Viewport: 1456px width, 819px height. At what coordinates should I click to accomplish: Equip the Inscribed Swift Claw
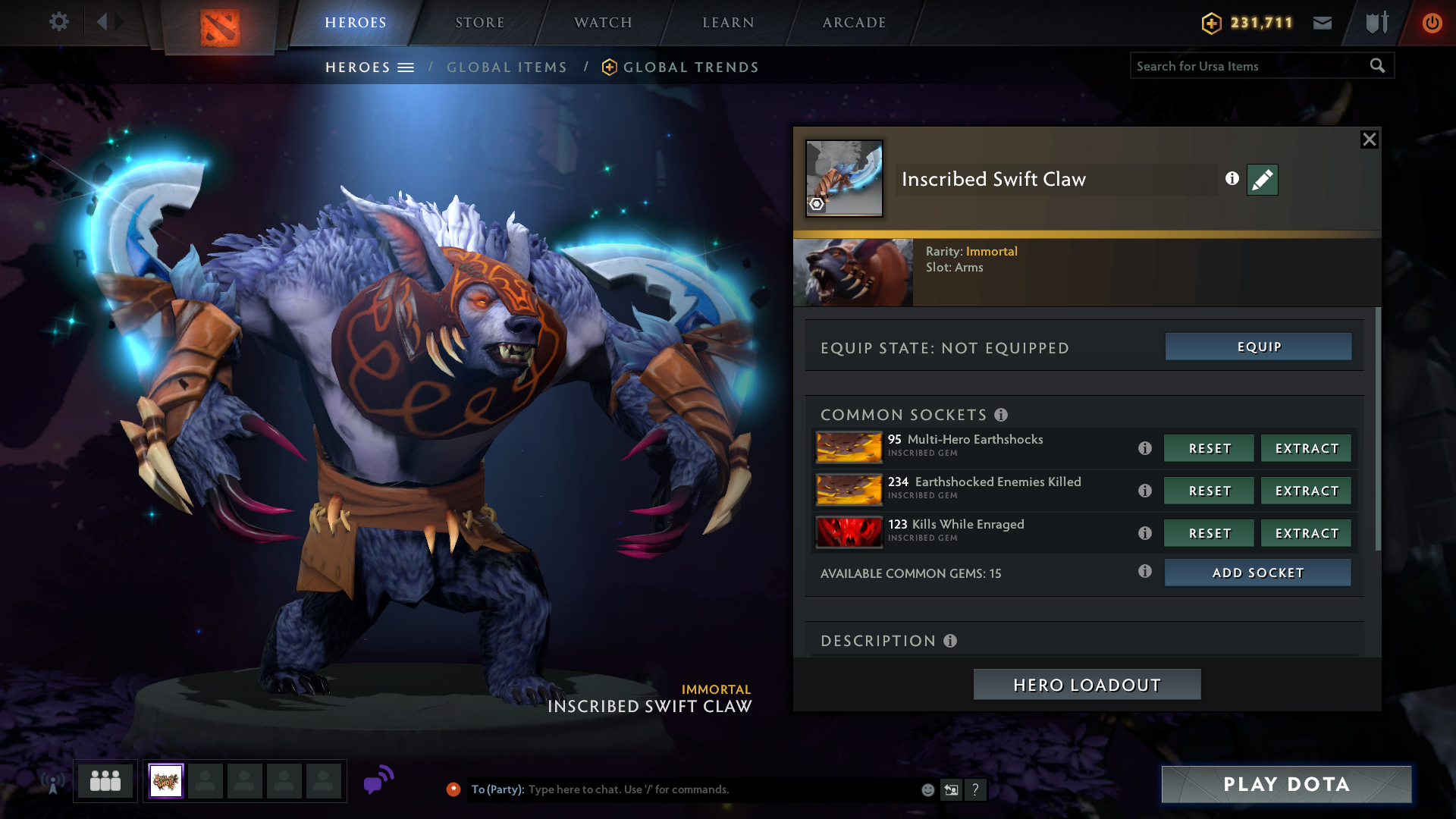click(1258, 347)
